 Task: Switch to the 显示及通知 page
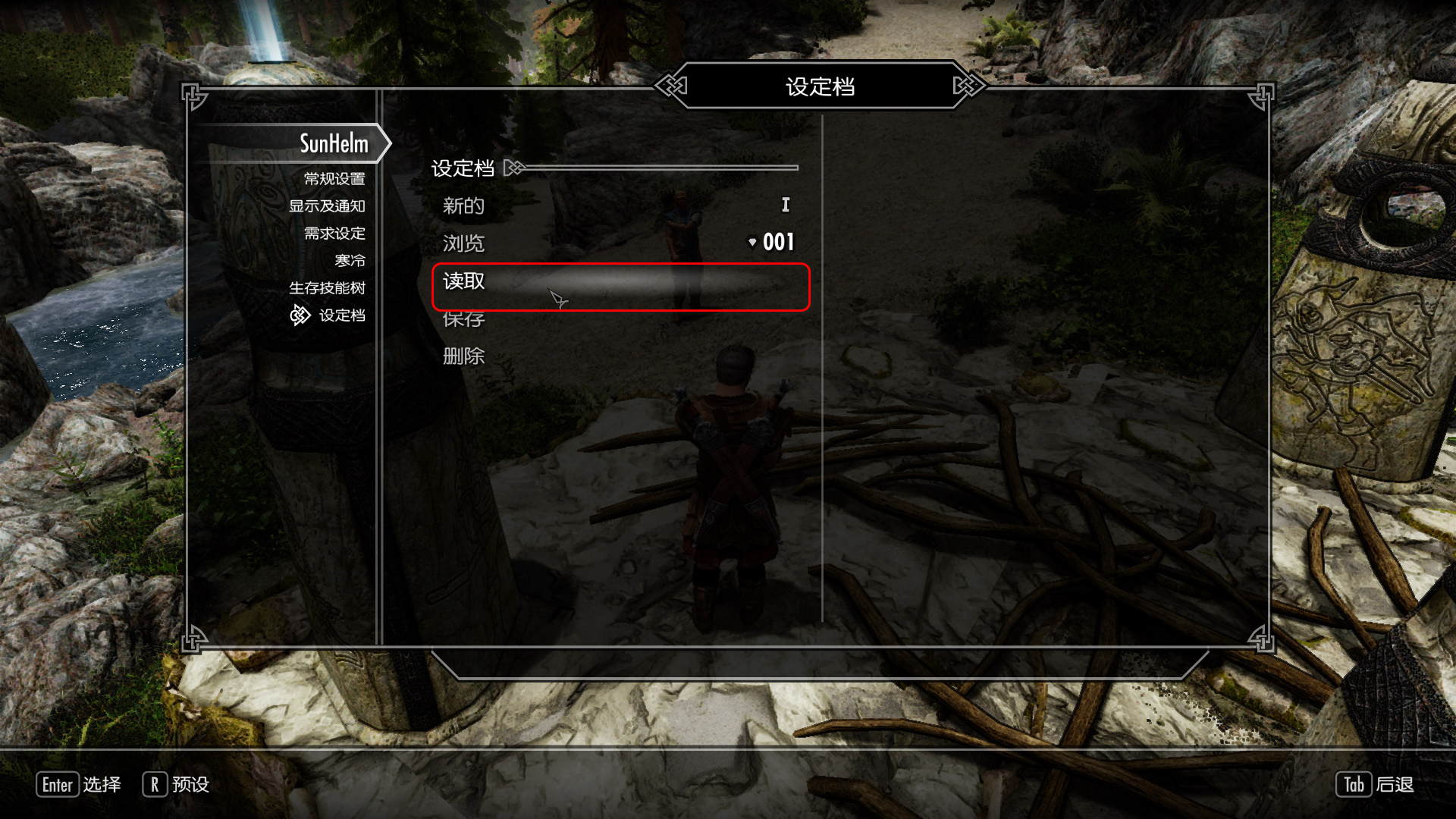coord(327,206)
